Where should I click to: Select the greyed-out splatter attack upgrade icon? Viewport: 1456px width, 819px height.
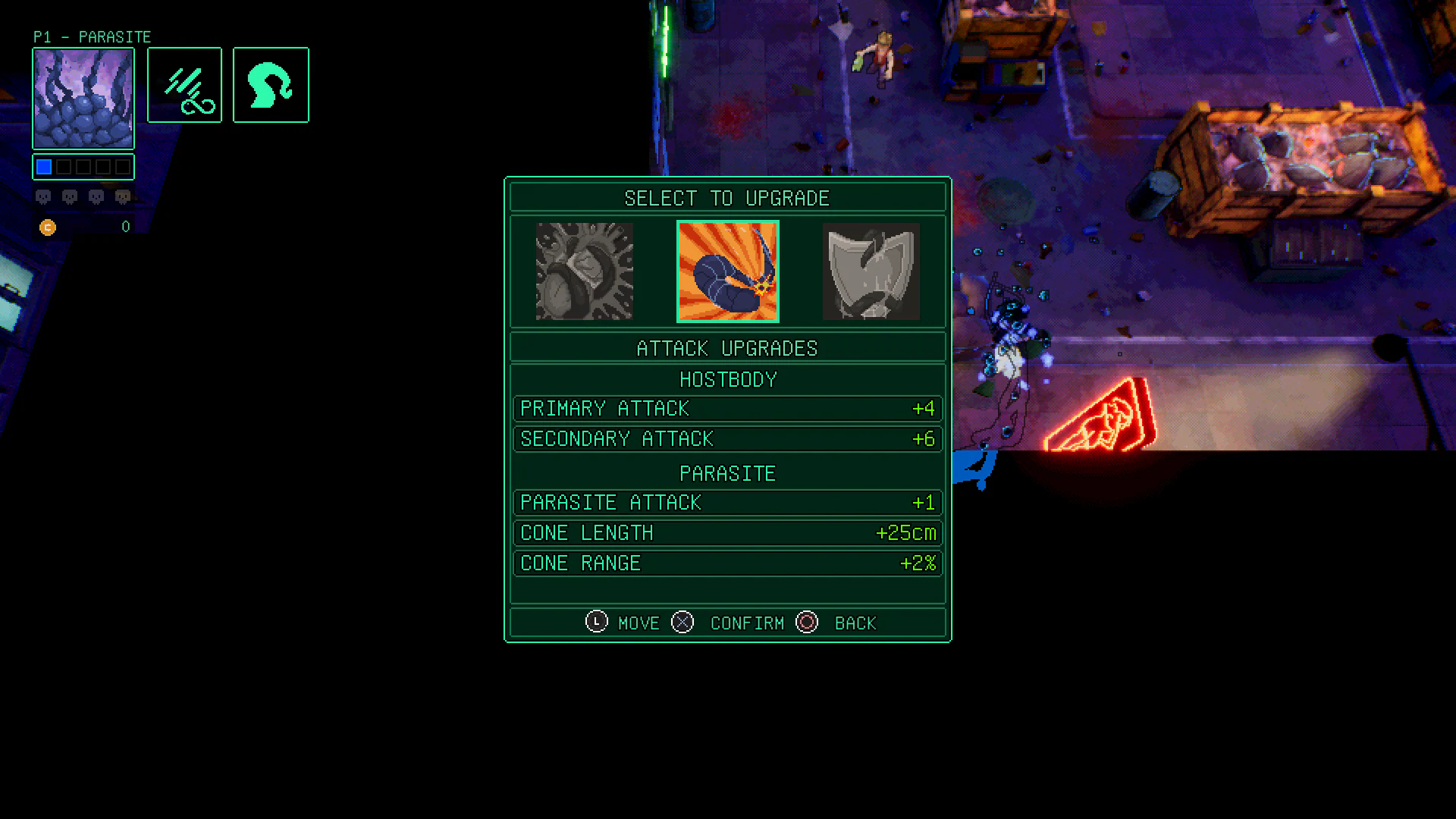click(584, 271)
